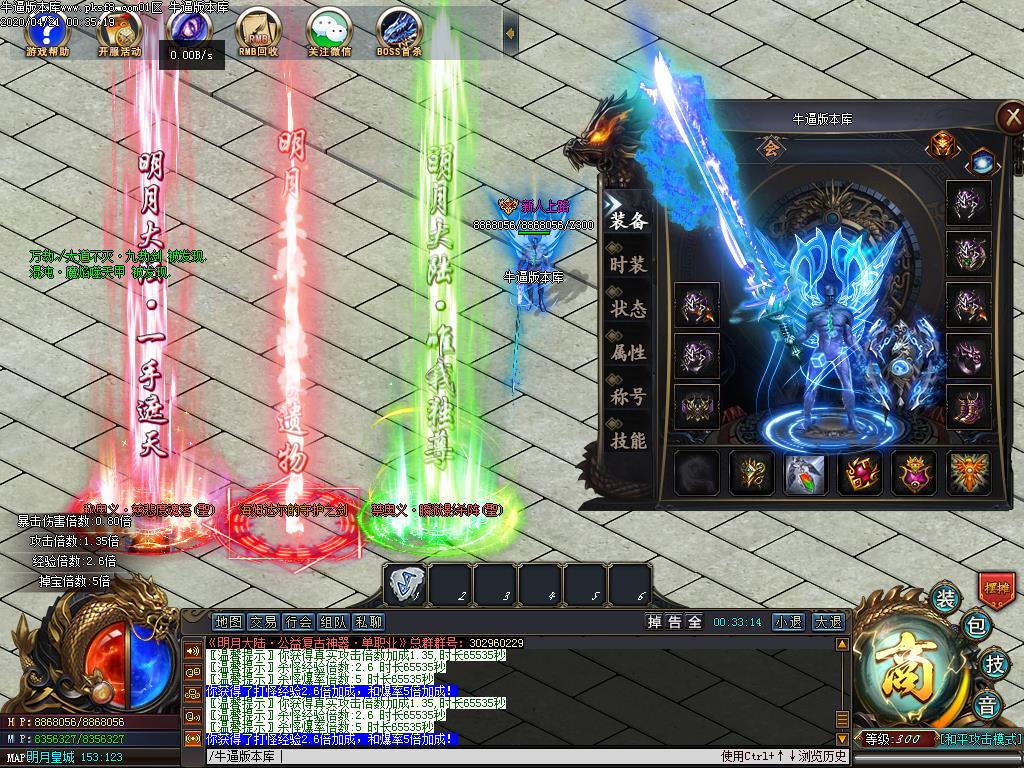Open the 地图 map button
This screenshot has width=1024, height=768.
coord(228,622)
